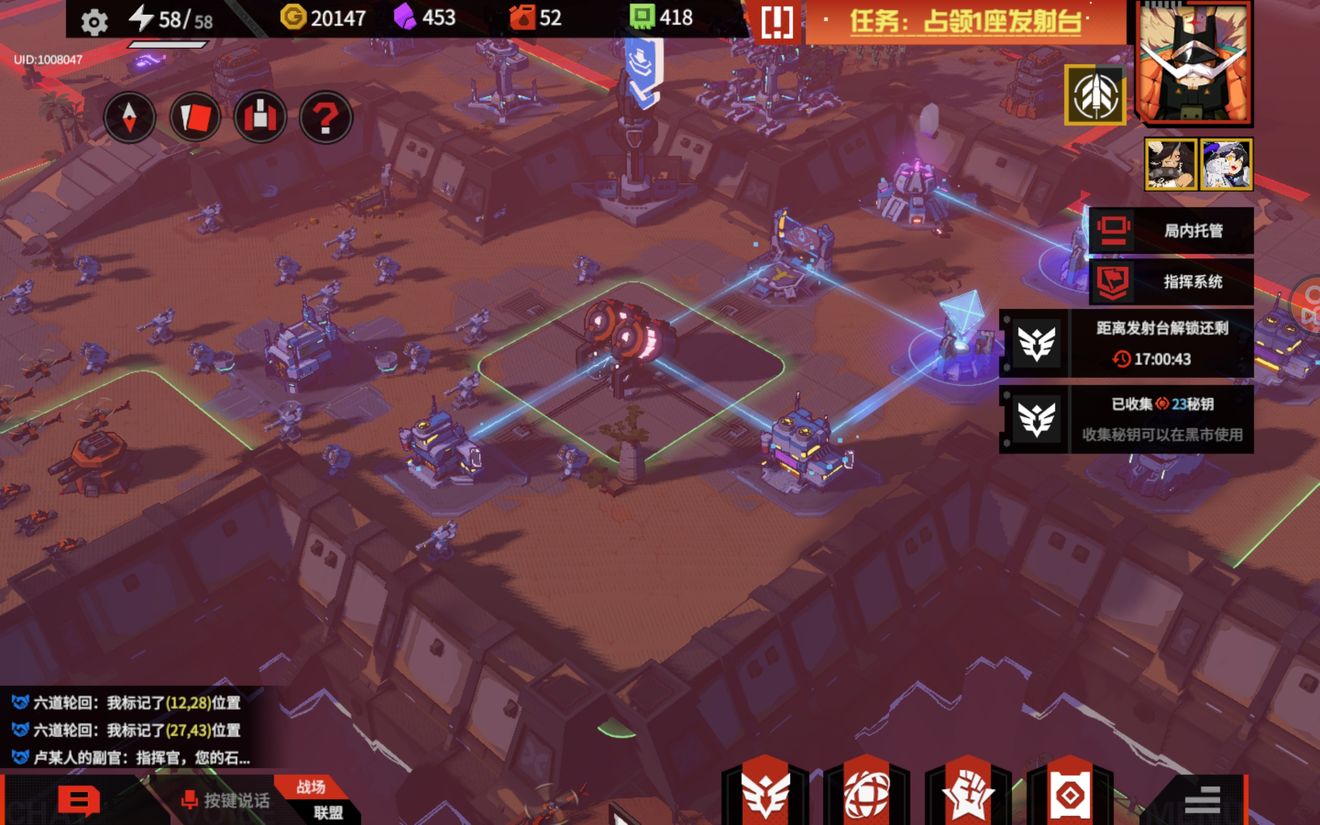Open the bottom globe icon menu
The width and height of the screenshot is (1320, 825).
[866, 795]
